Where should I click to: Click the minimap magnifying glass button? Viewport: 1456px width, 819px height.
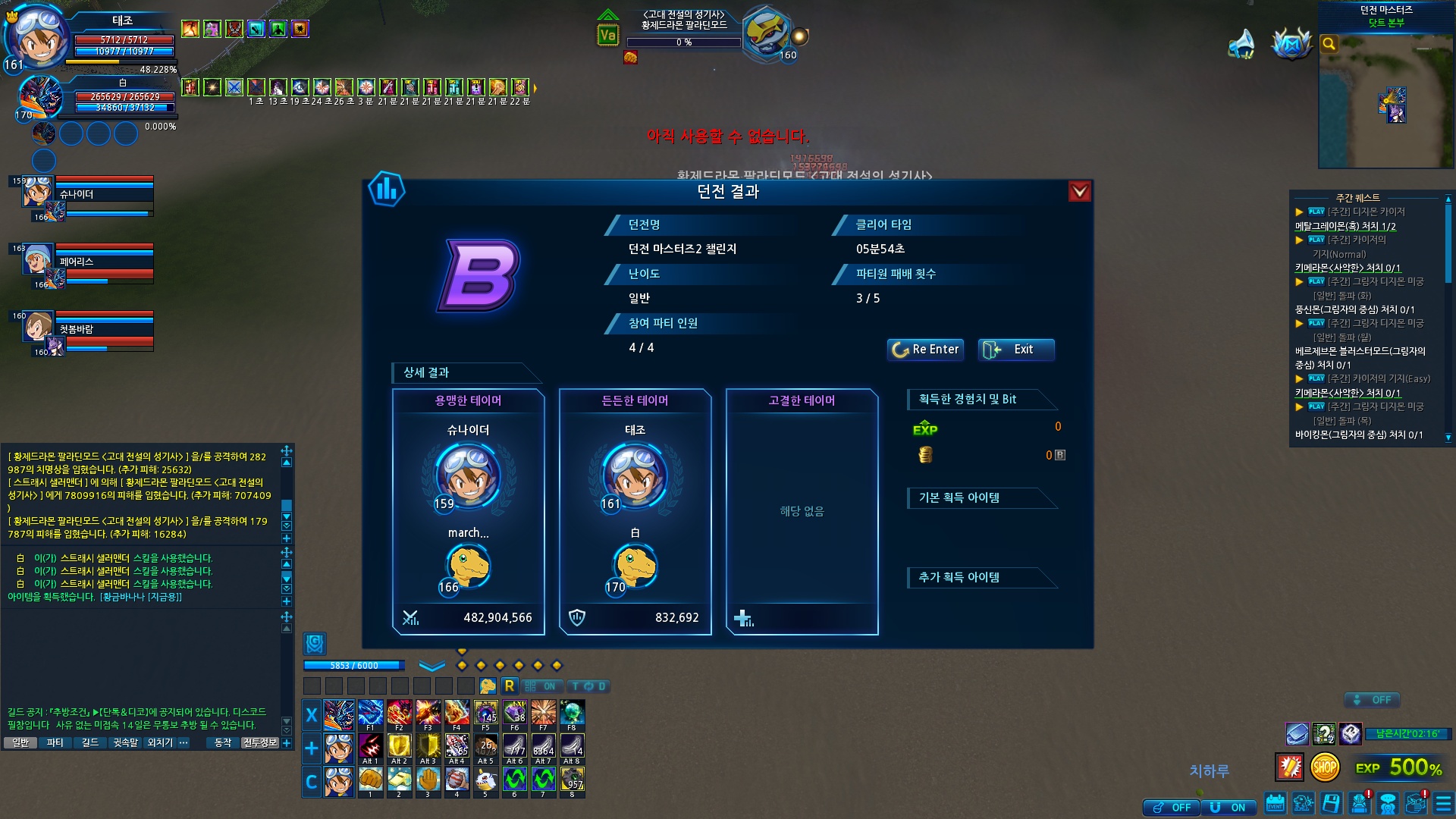(x=1329, y=44)
